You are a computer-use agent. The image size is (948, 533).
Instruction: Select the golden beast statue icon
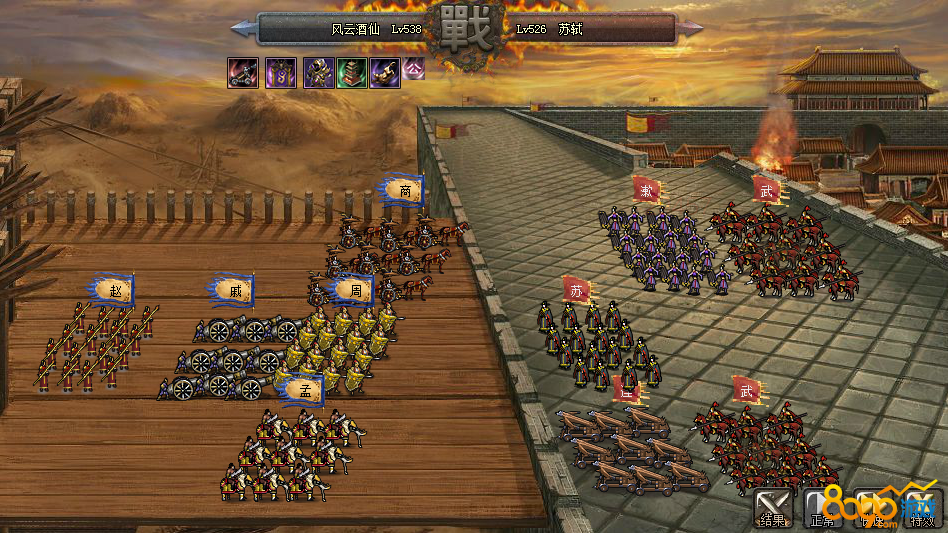(x=385, y=72)
